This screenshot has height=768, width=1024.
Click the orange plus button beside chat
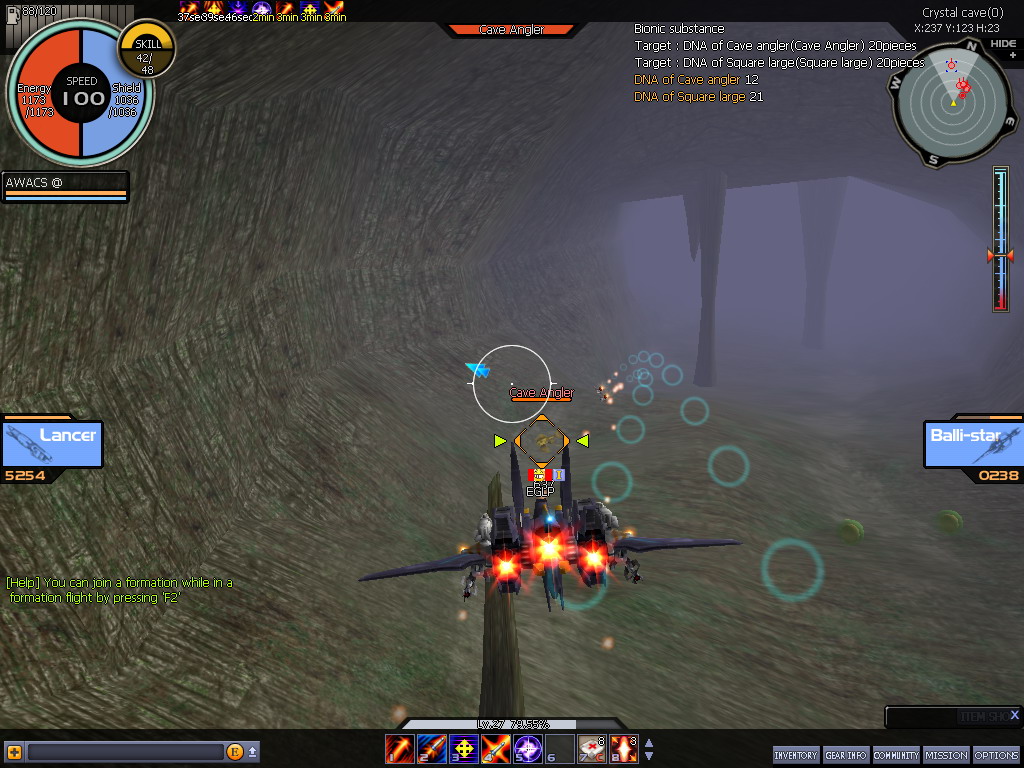[14, 752]
